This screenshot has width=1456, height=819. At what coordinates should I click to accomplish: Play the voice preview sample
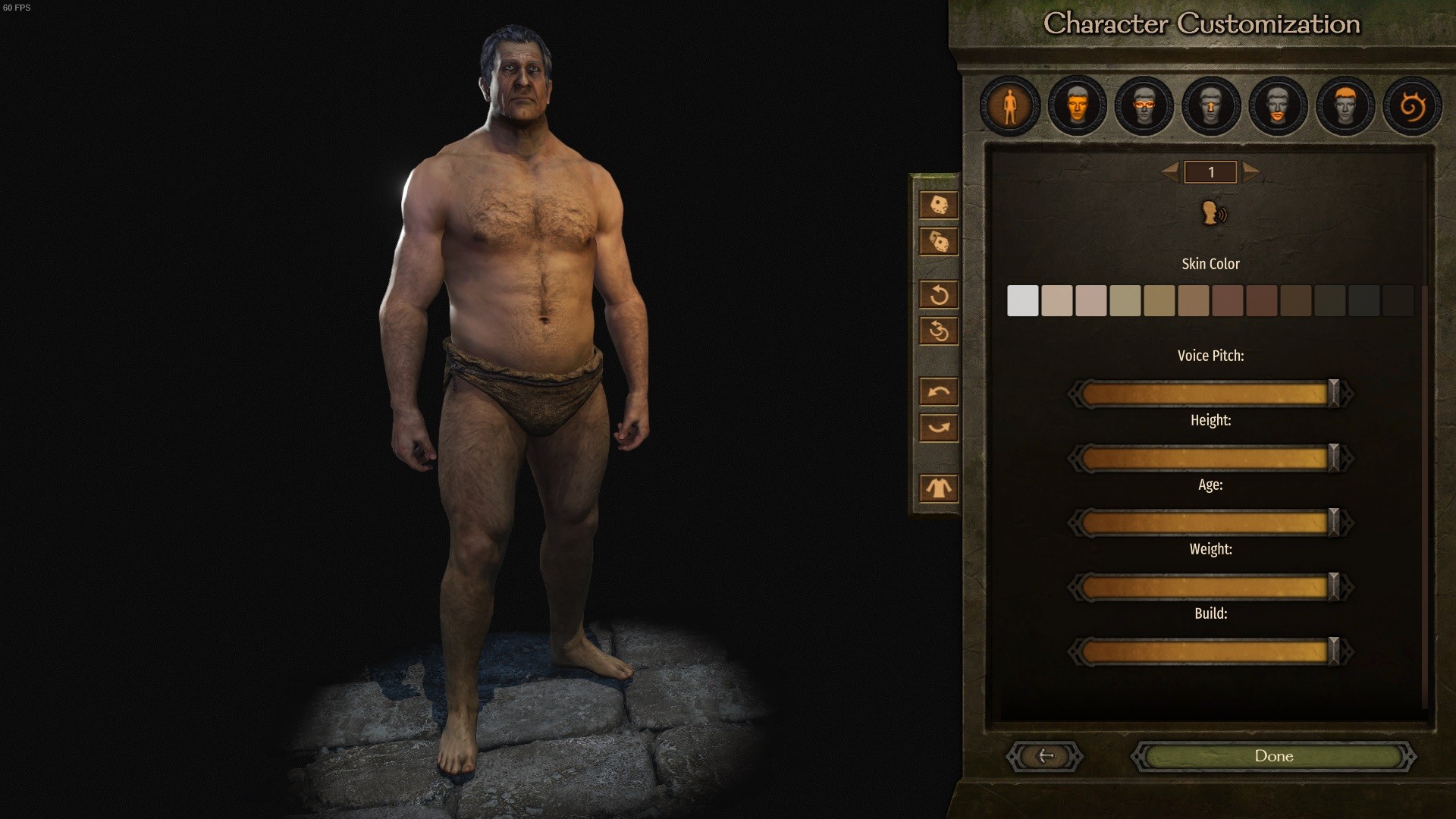pos(1213,213)
